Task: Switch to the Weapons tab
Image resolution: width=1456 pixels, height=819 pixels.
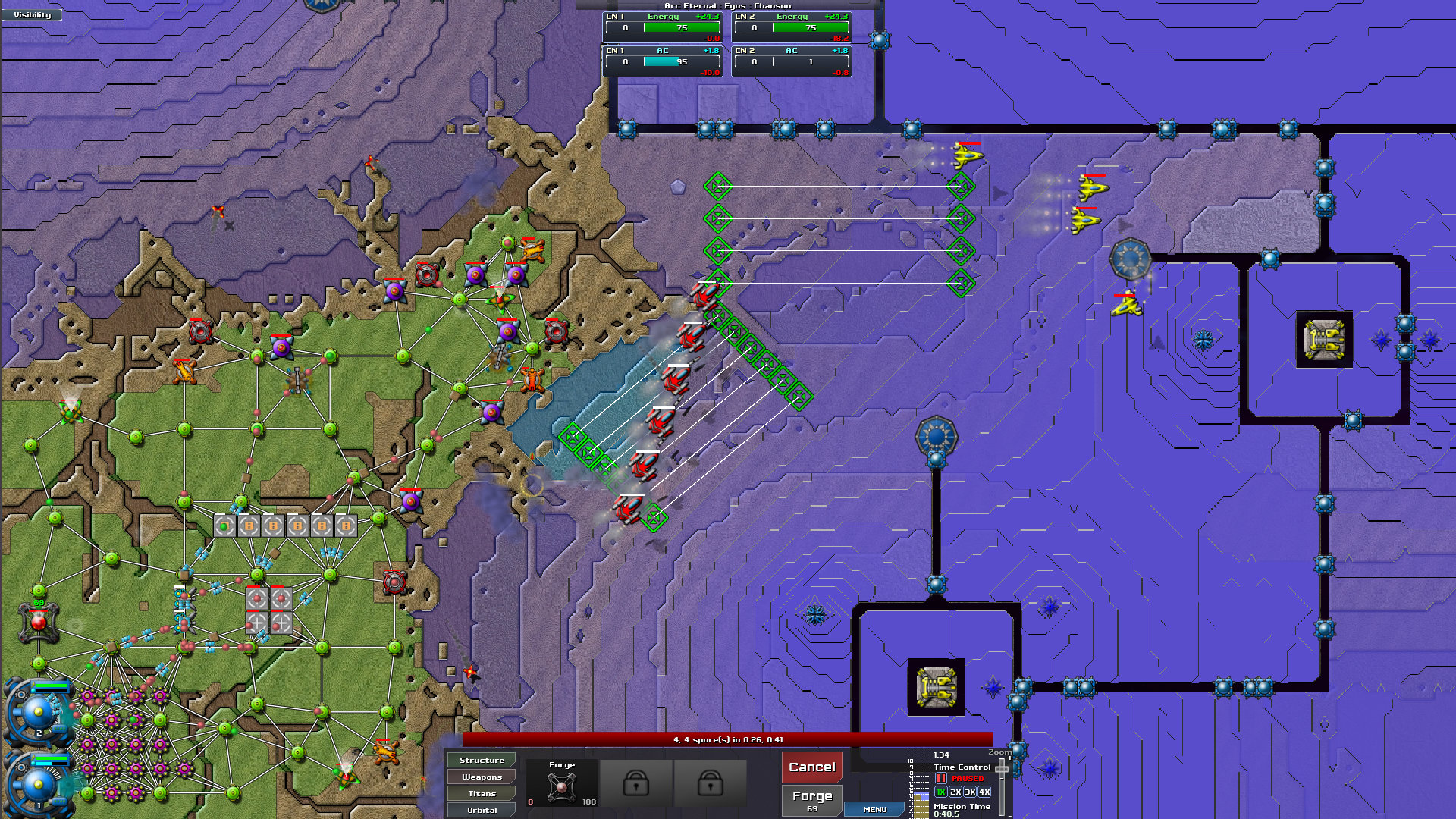Action: coord(480,777)
